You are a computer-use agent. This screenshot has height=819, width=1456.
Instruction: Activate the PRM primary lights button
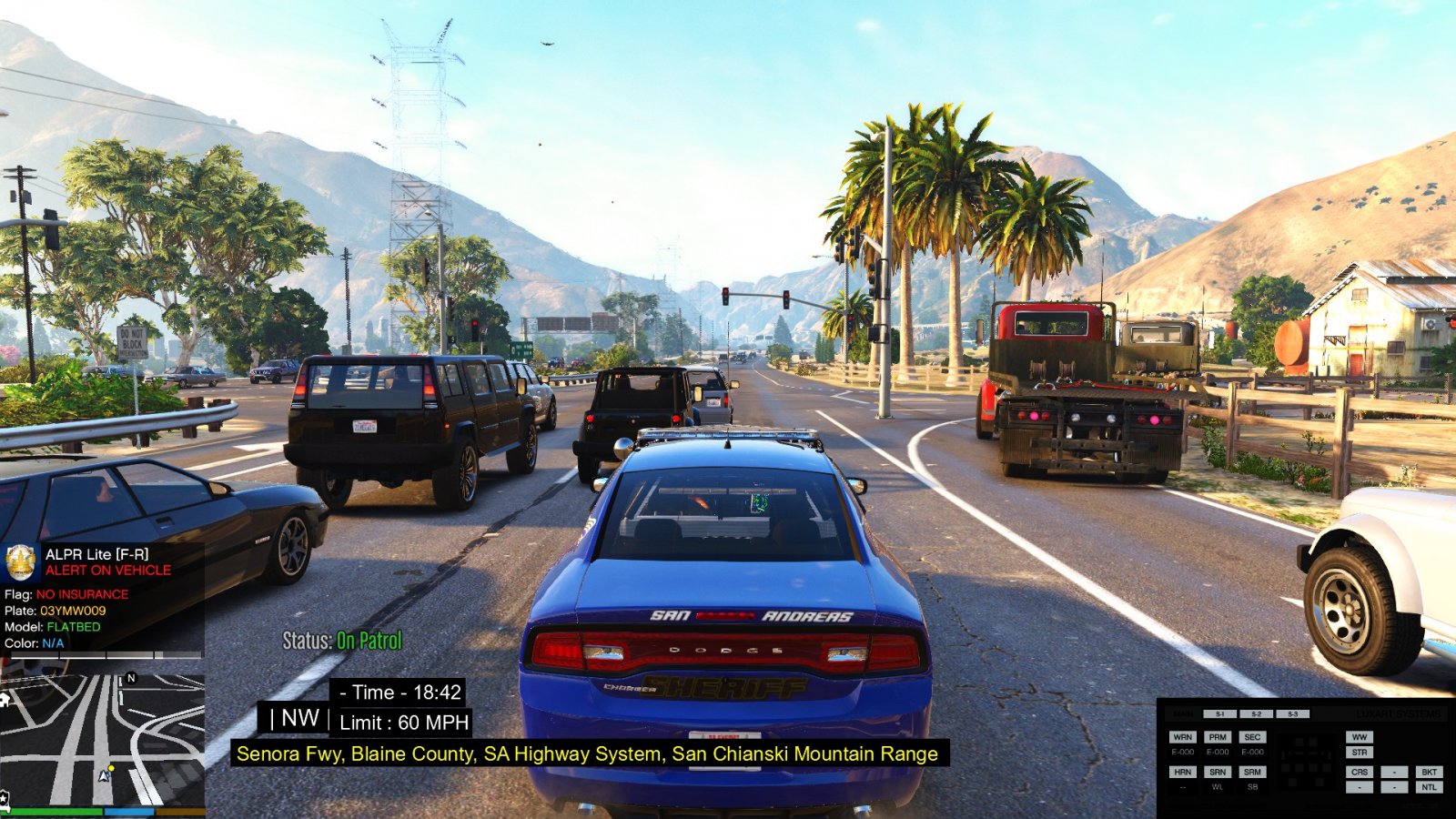coord(1218,737)
